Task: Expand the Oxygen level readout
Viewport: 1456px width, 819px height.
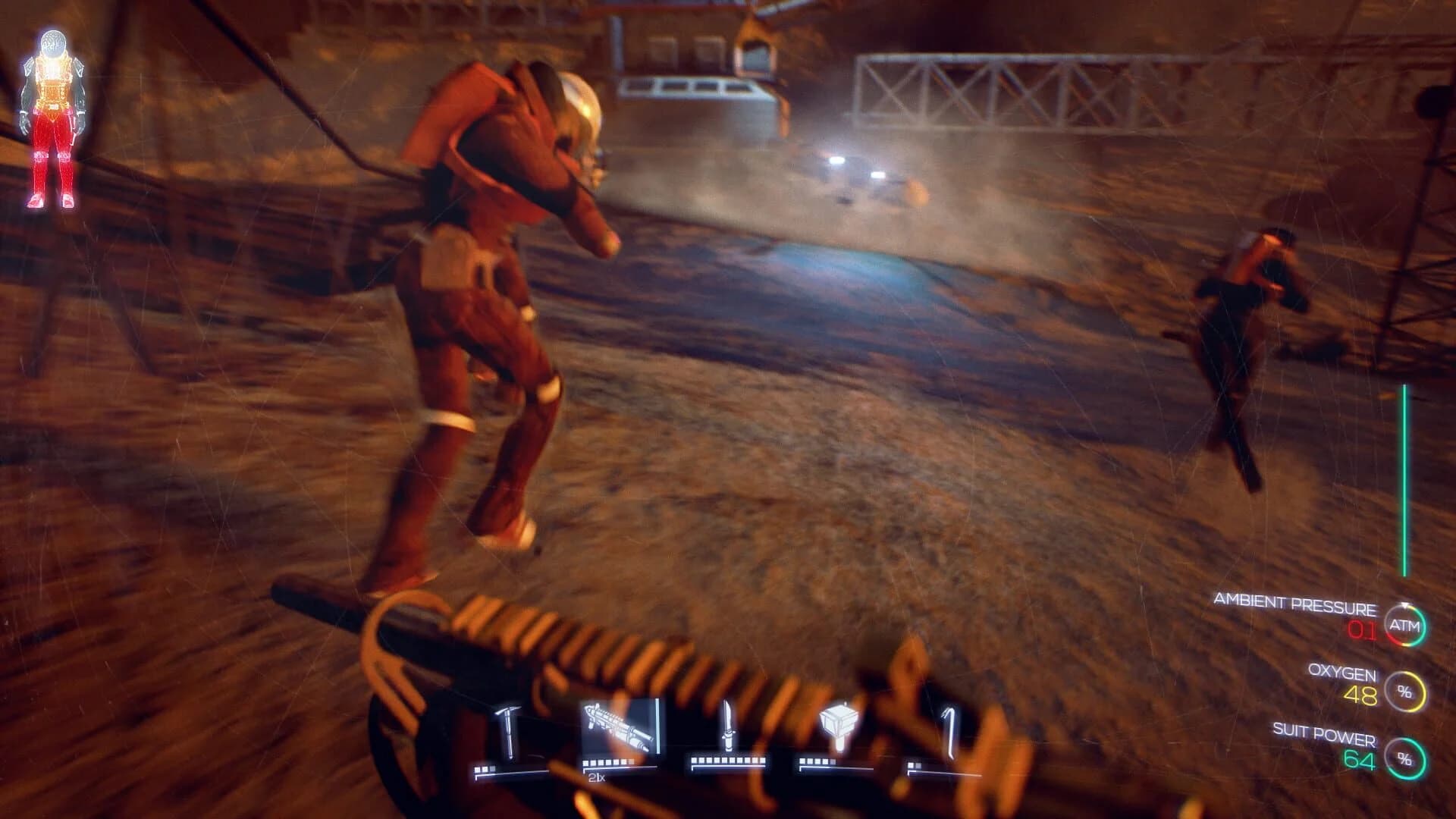Action: (1342, 673)
